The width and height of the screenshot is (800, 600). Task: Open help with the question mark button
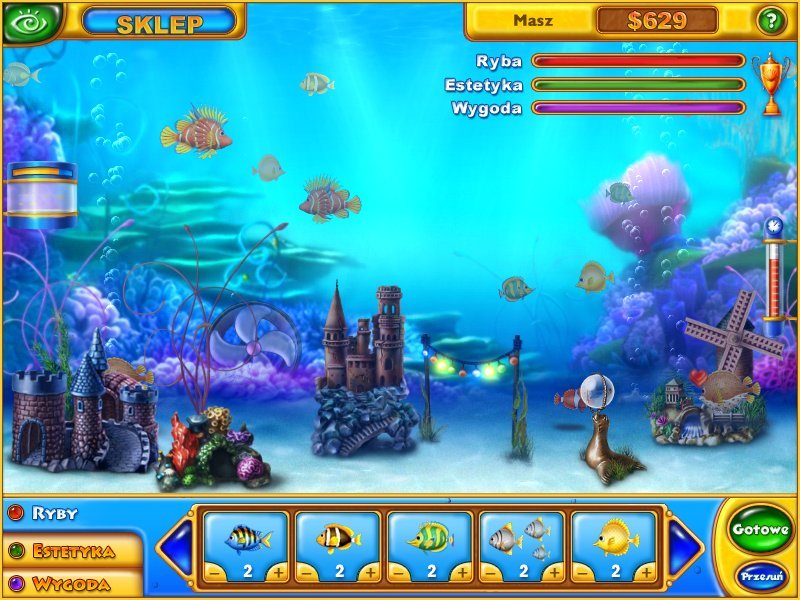(x=770, y=20)
